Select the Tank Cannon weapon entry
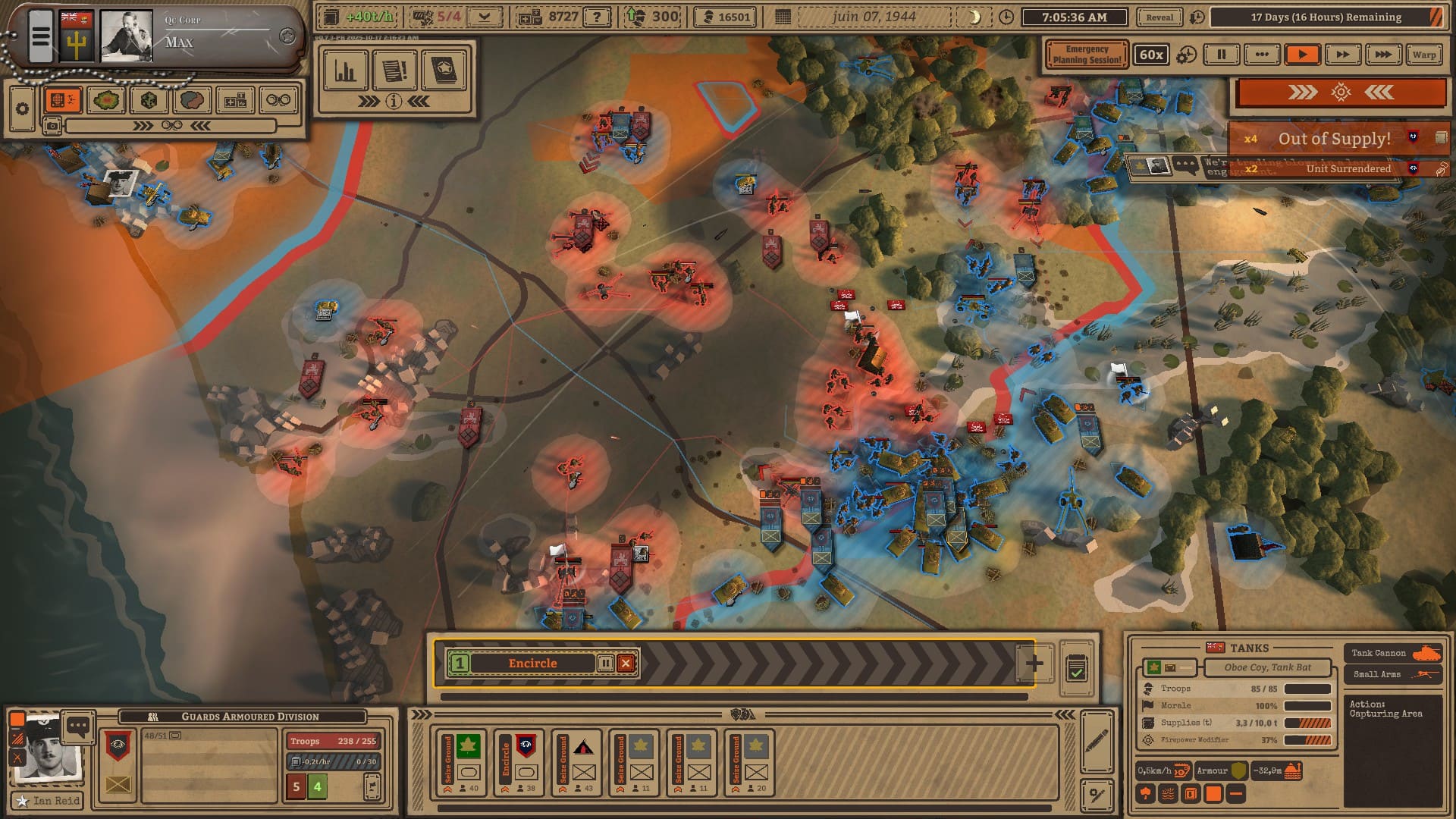Image resolution: width=1456 pixels, height=819 pixels. click(1393, 653)
